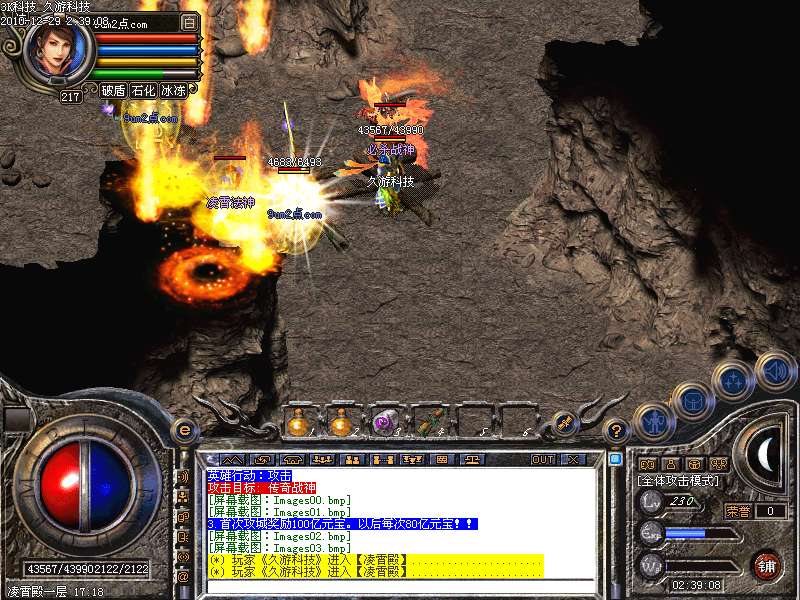Use the green scroll item in the belt
The height and width of the screenshot is (600, 800).
point(429,423)
